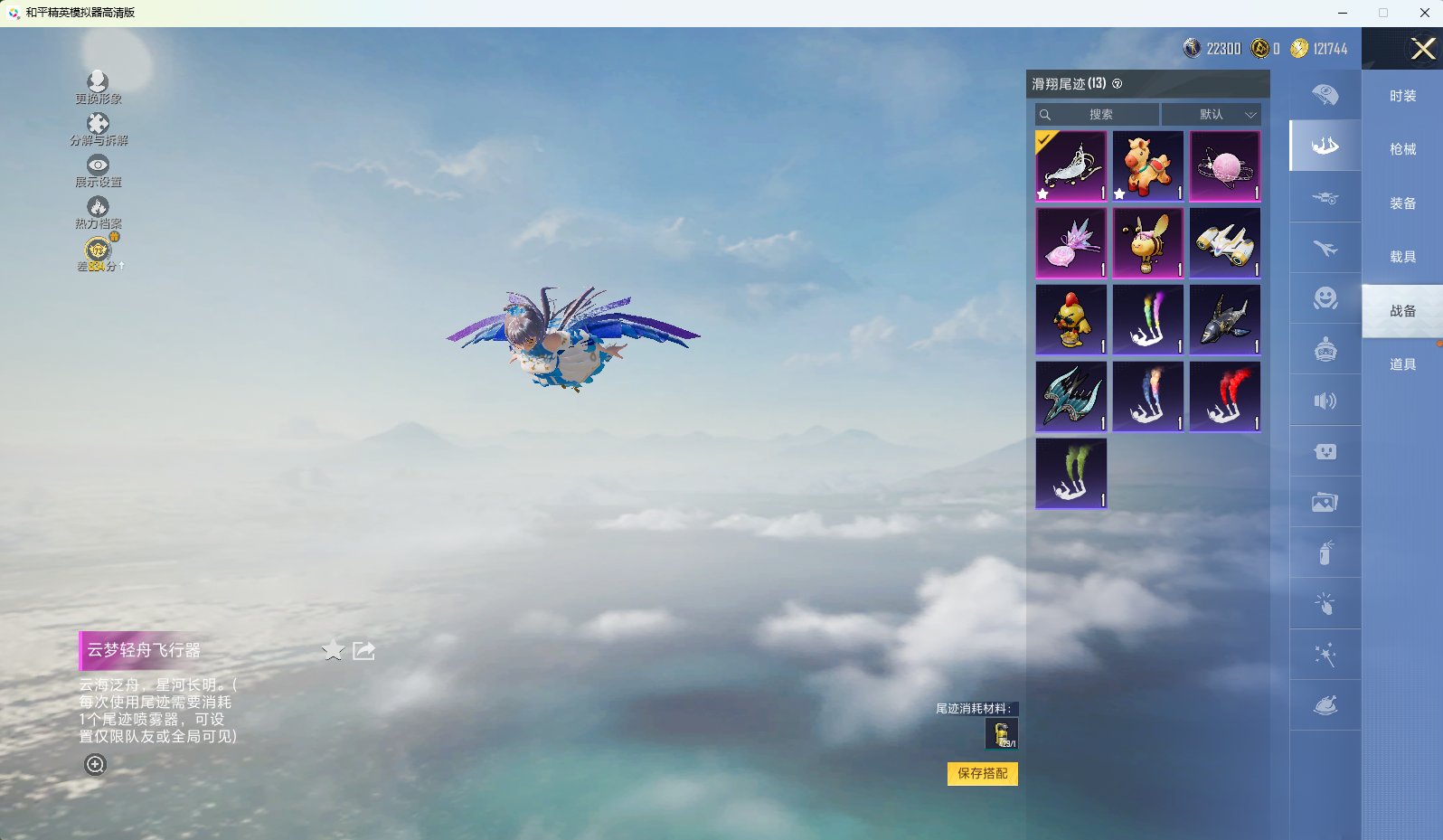Screen dimensions: 1443x840
Task: Save the loadout with 保存搭配
Action: [x=982, y=774]
